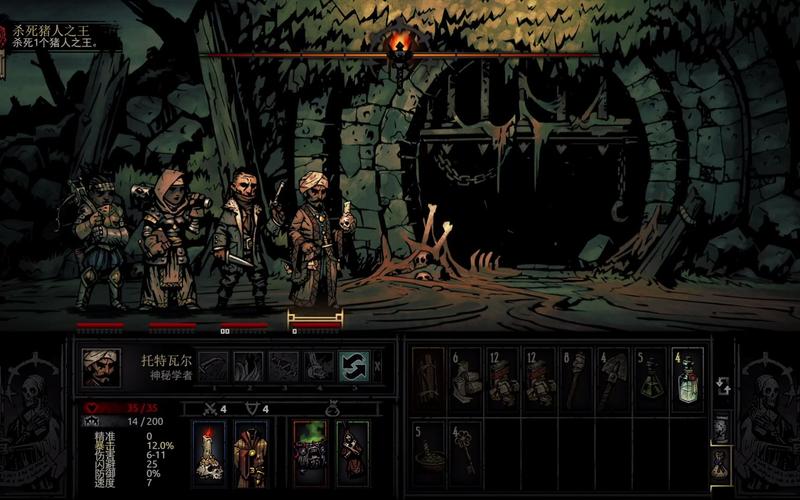Click the Occultist hero portrait
This screenshot has height=500, width=800.
pyautogui.click(x=101, y=367)
